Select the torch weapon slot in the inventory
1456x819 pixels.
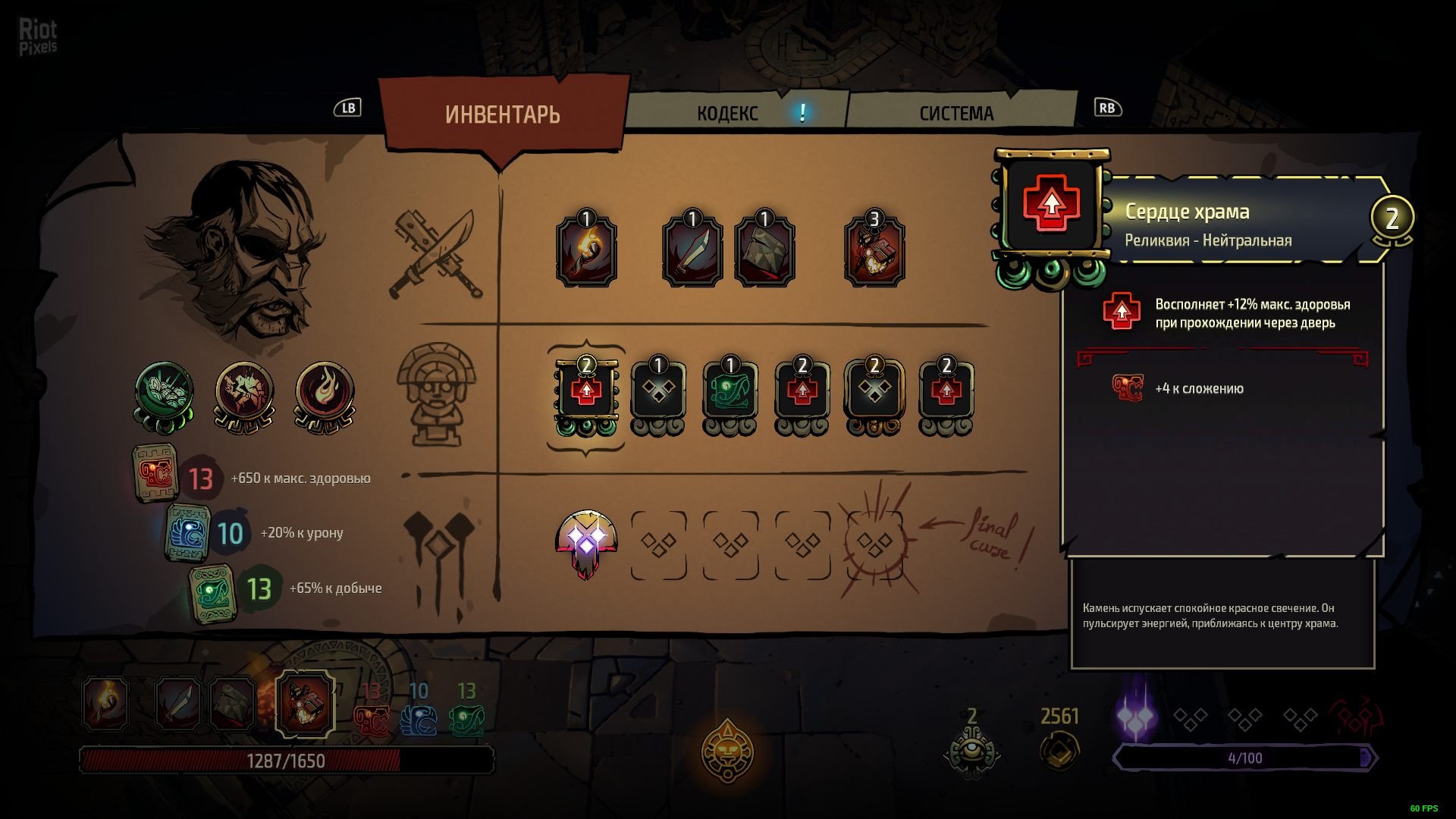[586, 249]
